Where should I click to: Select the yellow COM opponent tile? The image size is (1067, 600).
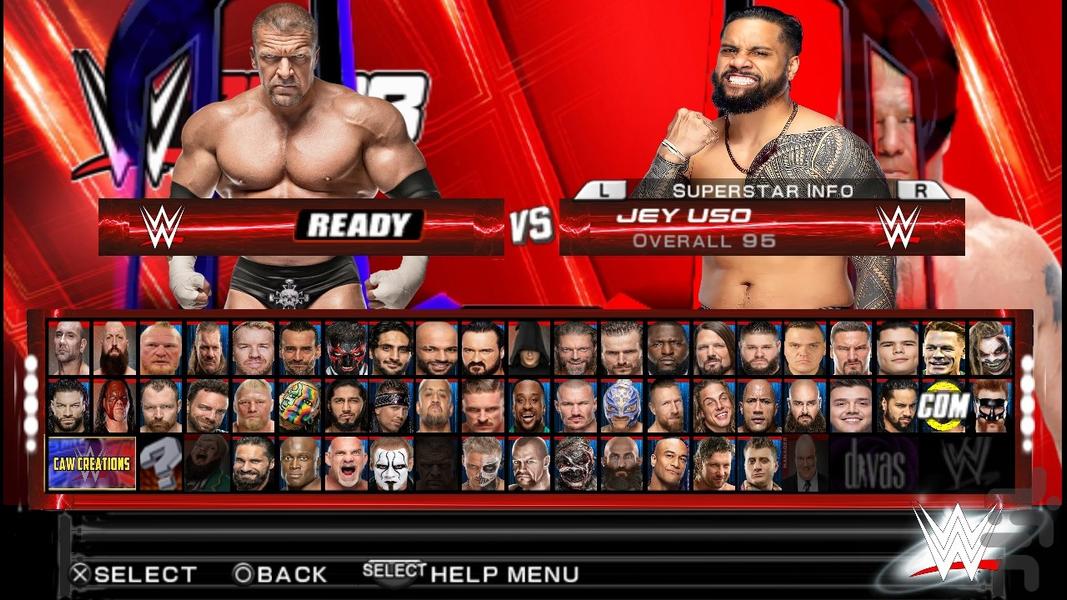click(943, 405)
